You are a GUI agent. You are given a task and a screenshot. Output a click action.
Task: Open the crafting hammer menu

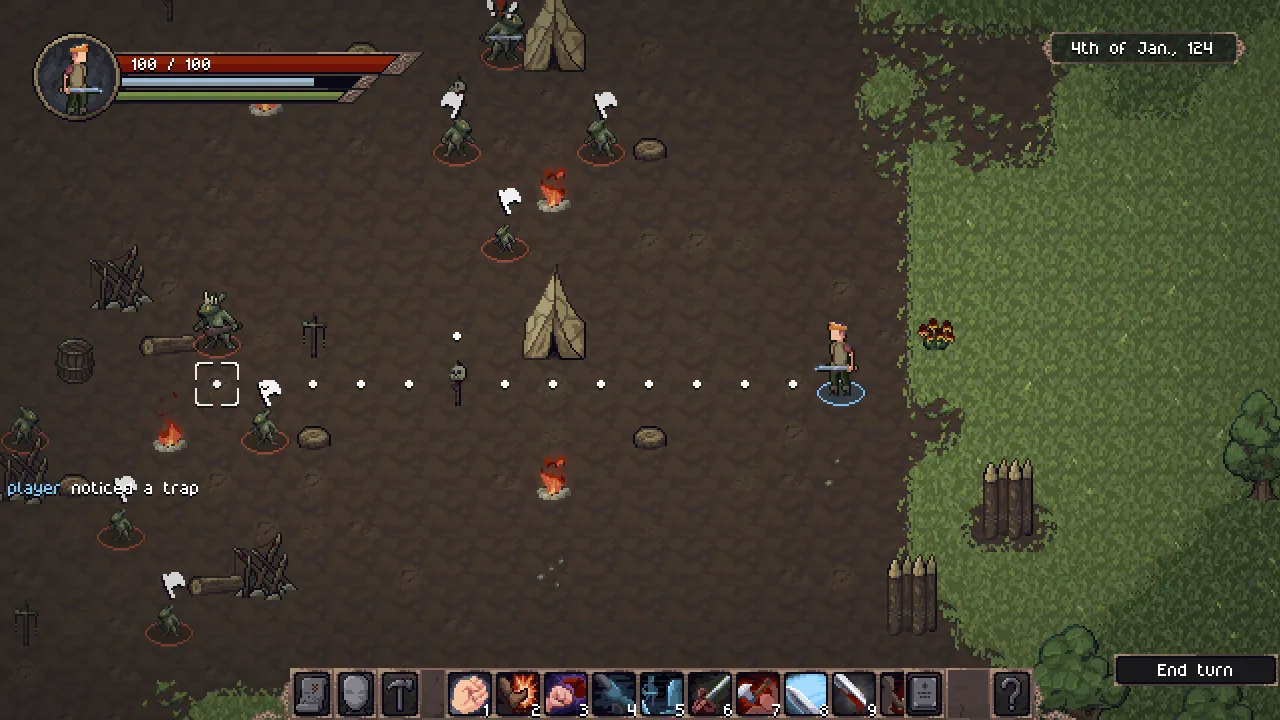(x=399, y=693)
